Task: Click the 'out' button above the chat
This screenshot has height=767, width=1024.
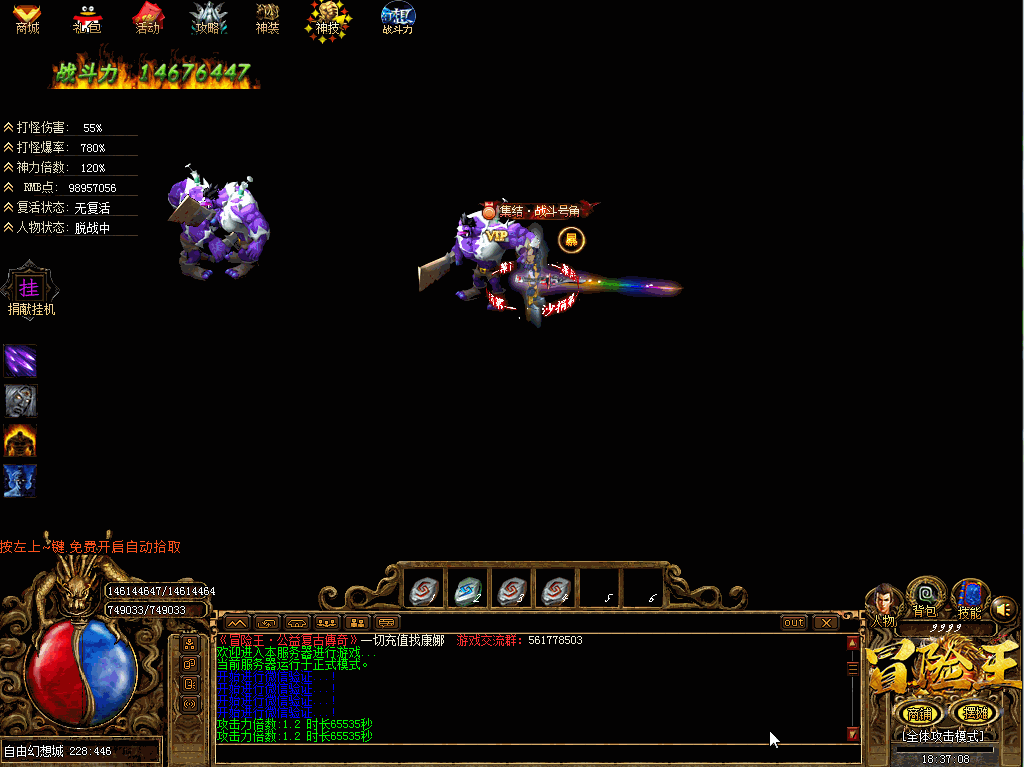Action: pyautogui.click(x=794, y=622)
